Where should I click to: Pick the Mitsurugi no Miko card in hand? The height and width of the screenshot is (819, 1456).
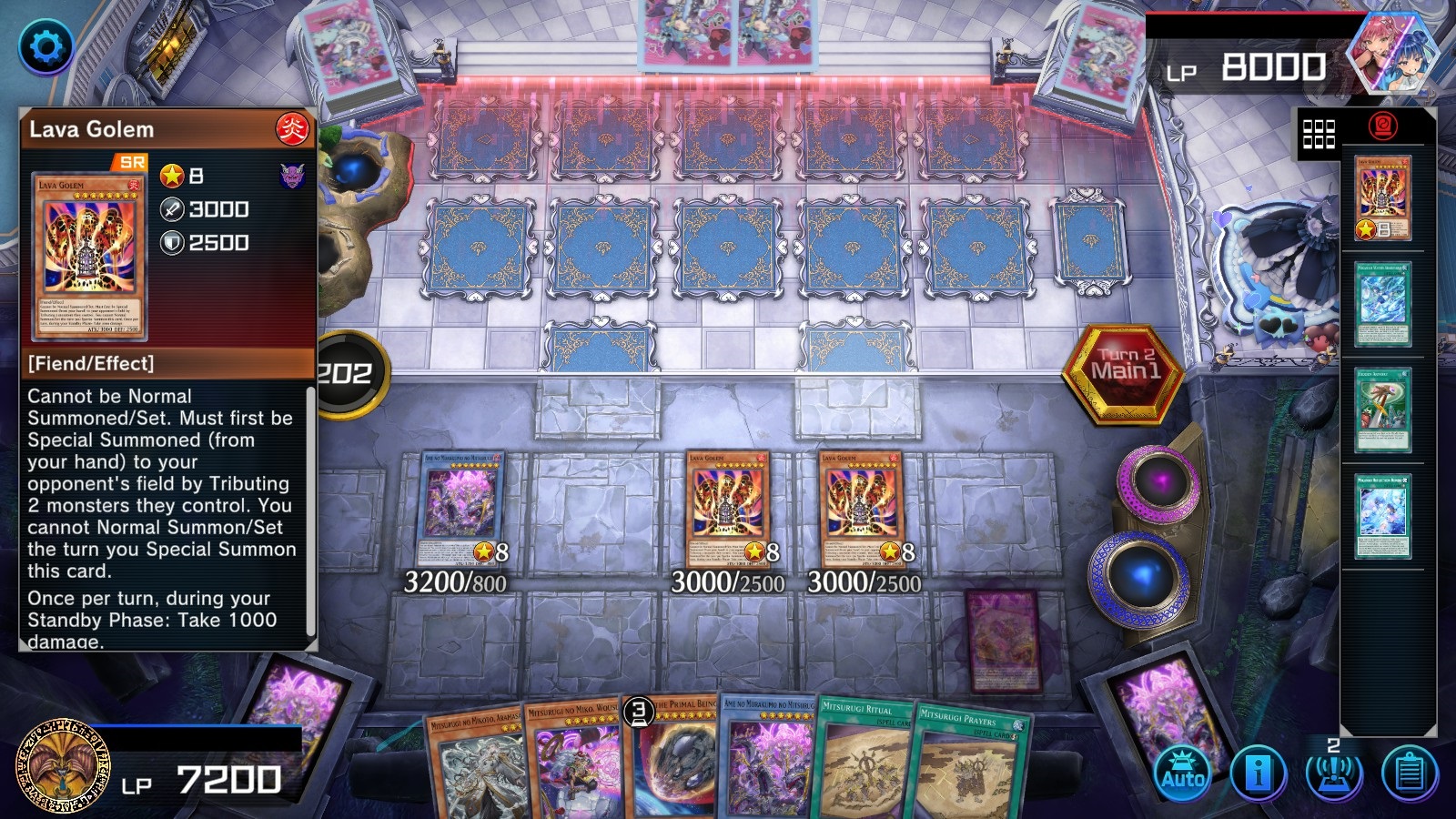[573, 763]
